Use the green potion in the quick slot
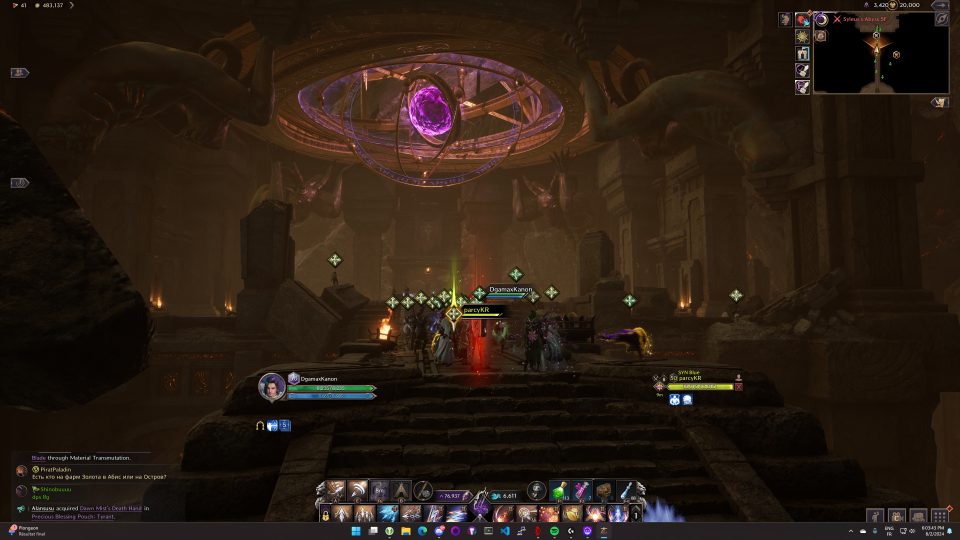This screenshot has height=540, width=960. pyautogui.click(x=560, y=490)
